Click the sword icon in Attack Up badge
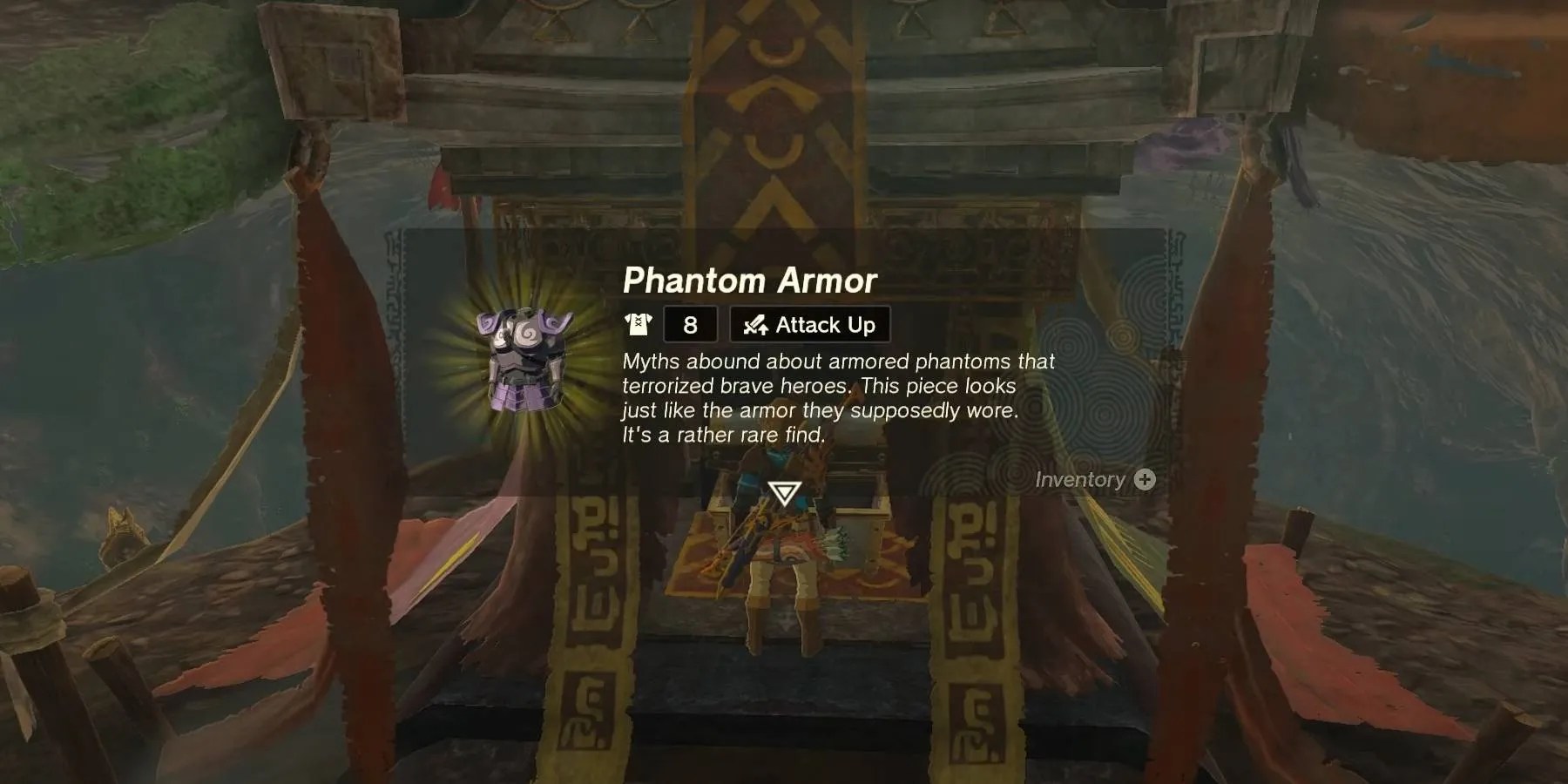Image resolution: width=1568 pixels, height=784 pixels. pos(754,324)
